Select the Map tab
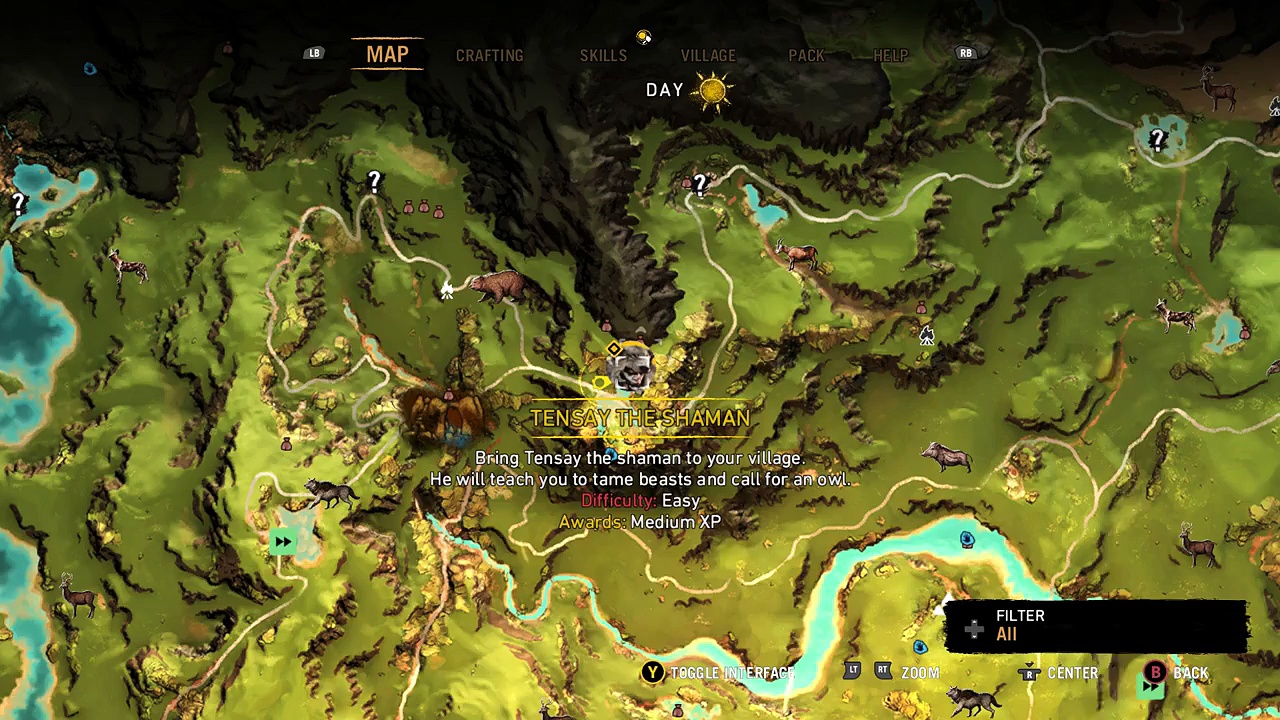 (x=387, y=55)
